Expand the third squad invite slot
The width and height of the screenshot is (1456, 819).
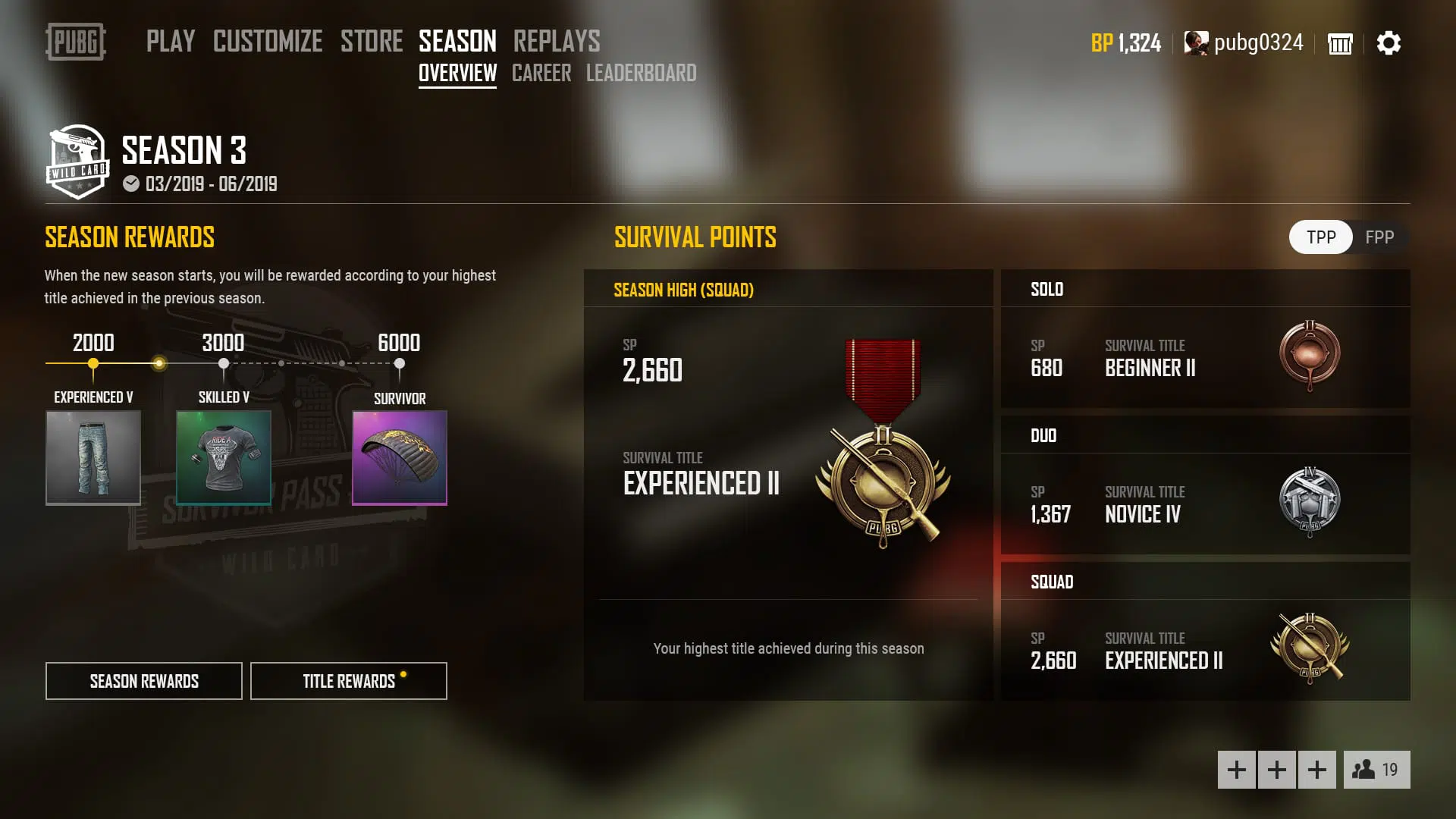[1317, 768]
